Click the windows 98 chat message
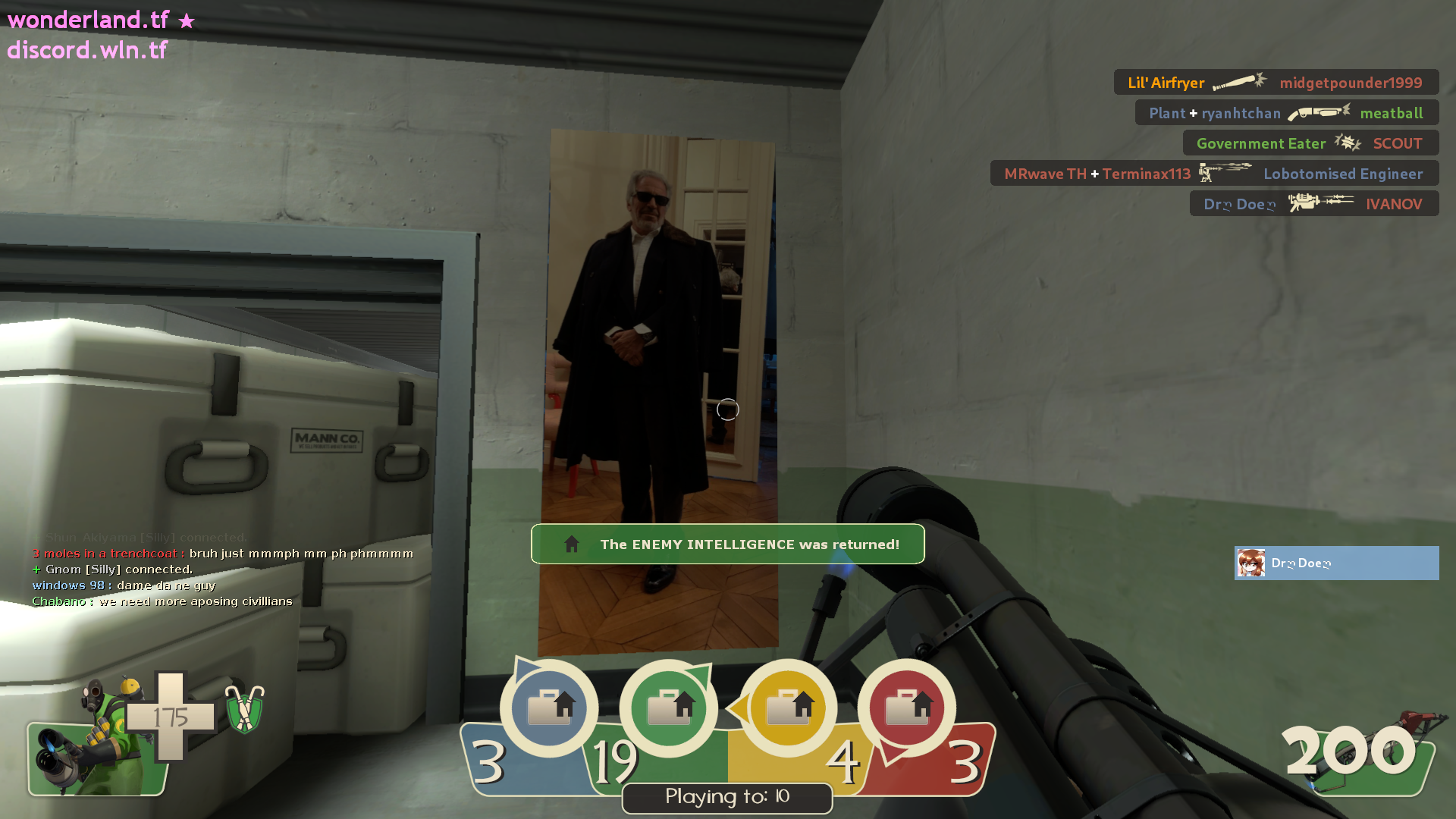This screenshot has height=819, width=1456. pos(124,585)
